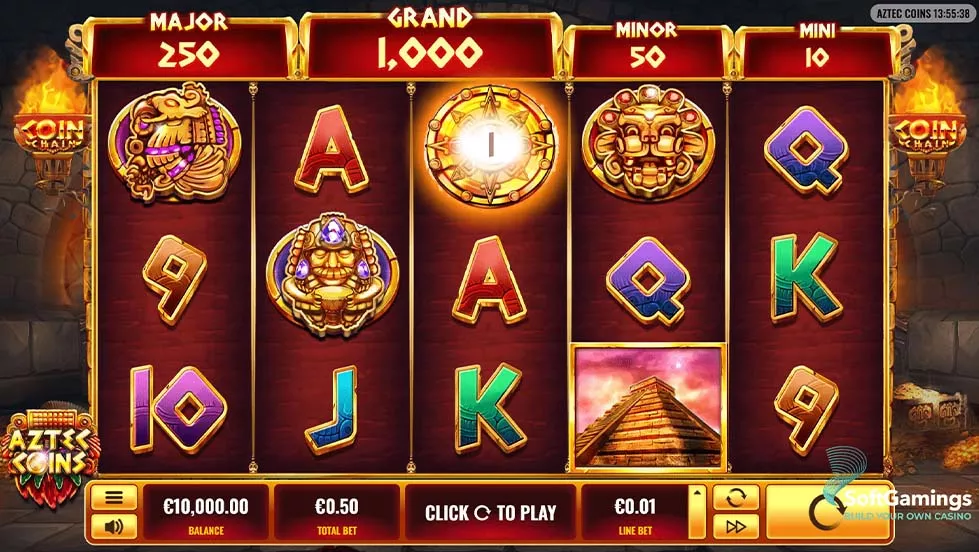Screen dimensions: 979x552
Task: Select the Line Bet amount field
Action: [634, 512]
